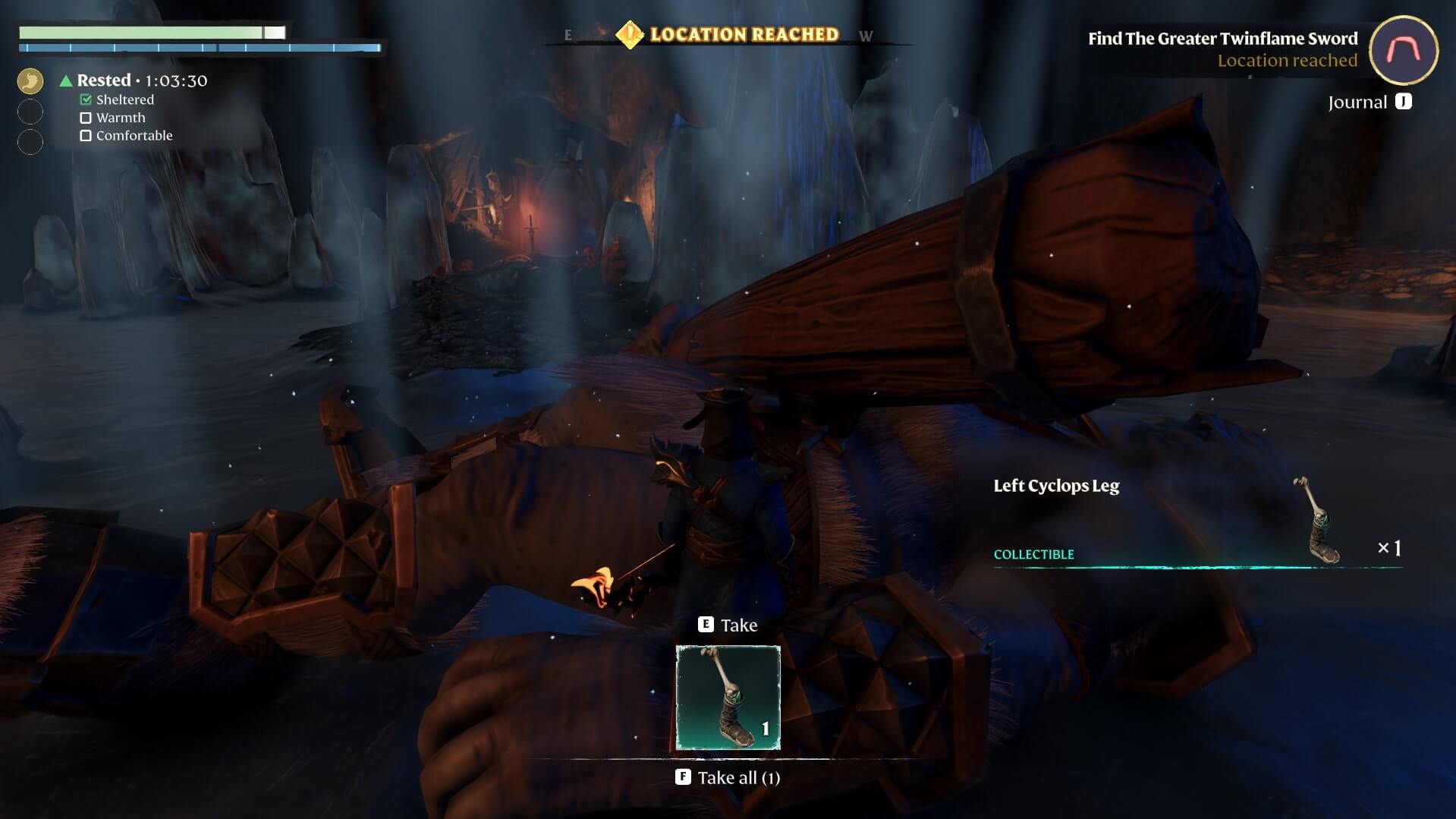Click the Location Reached compass marker

point(630,35)
